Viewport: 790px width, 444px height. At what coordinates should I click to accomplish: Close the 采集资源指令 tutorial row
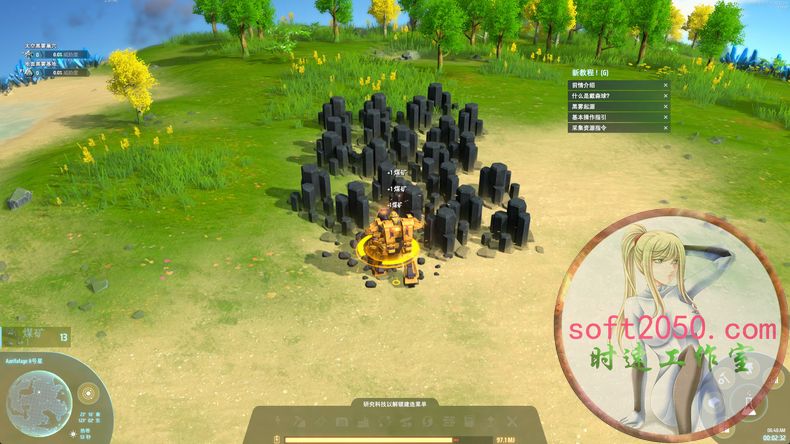pos(665,128)
